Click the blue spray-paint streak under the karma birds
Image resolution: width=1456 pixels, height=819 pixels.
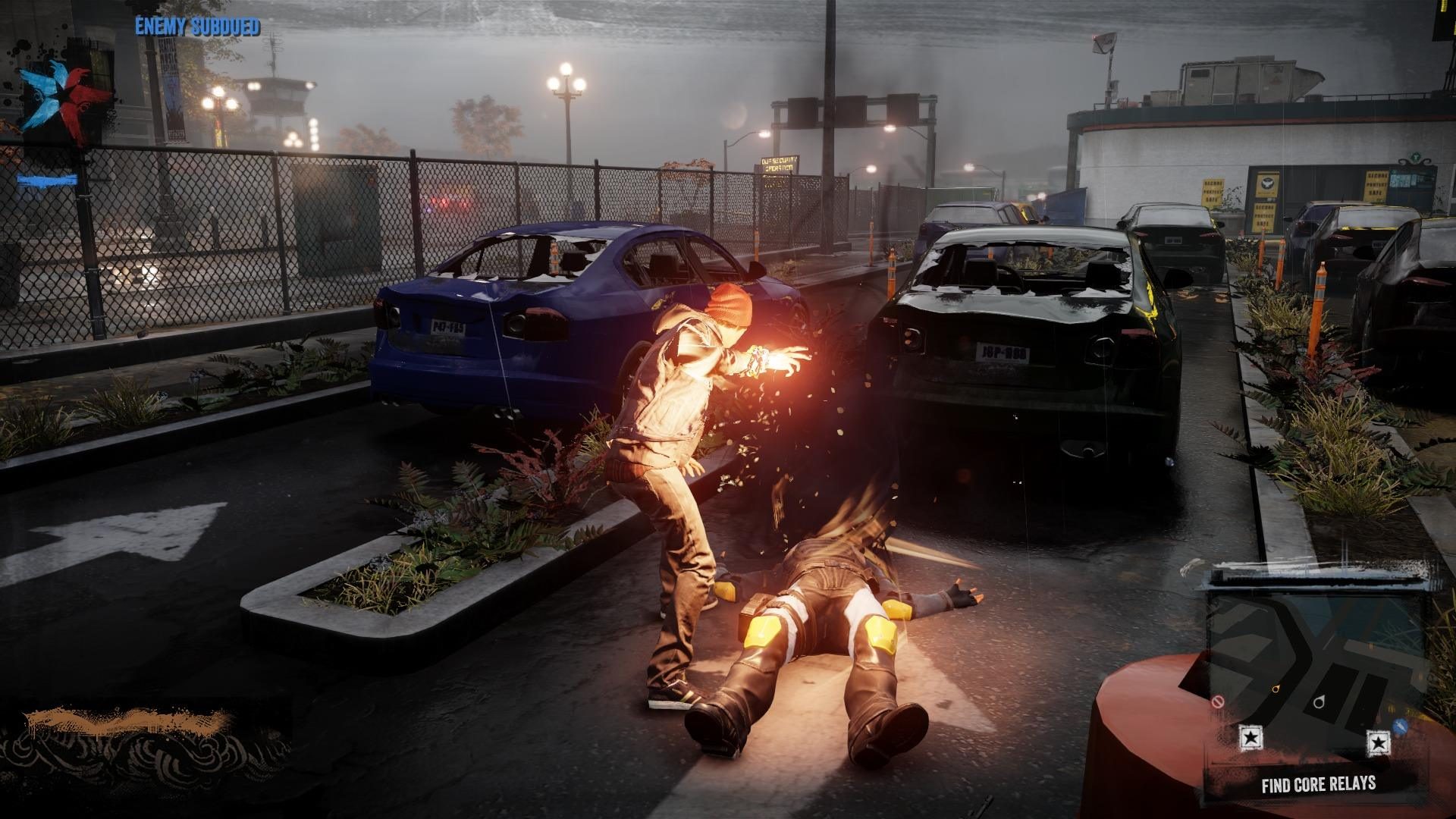(x=47, y=180)
